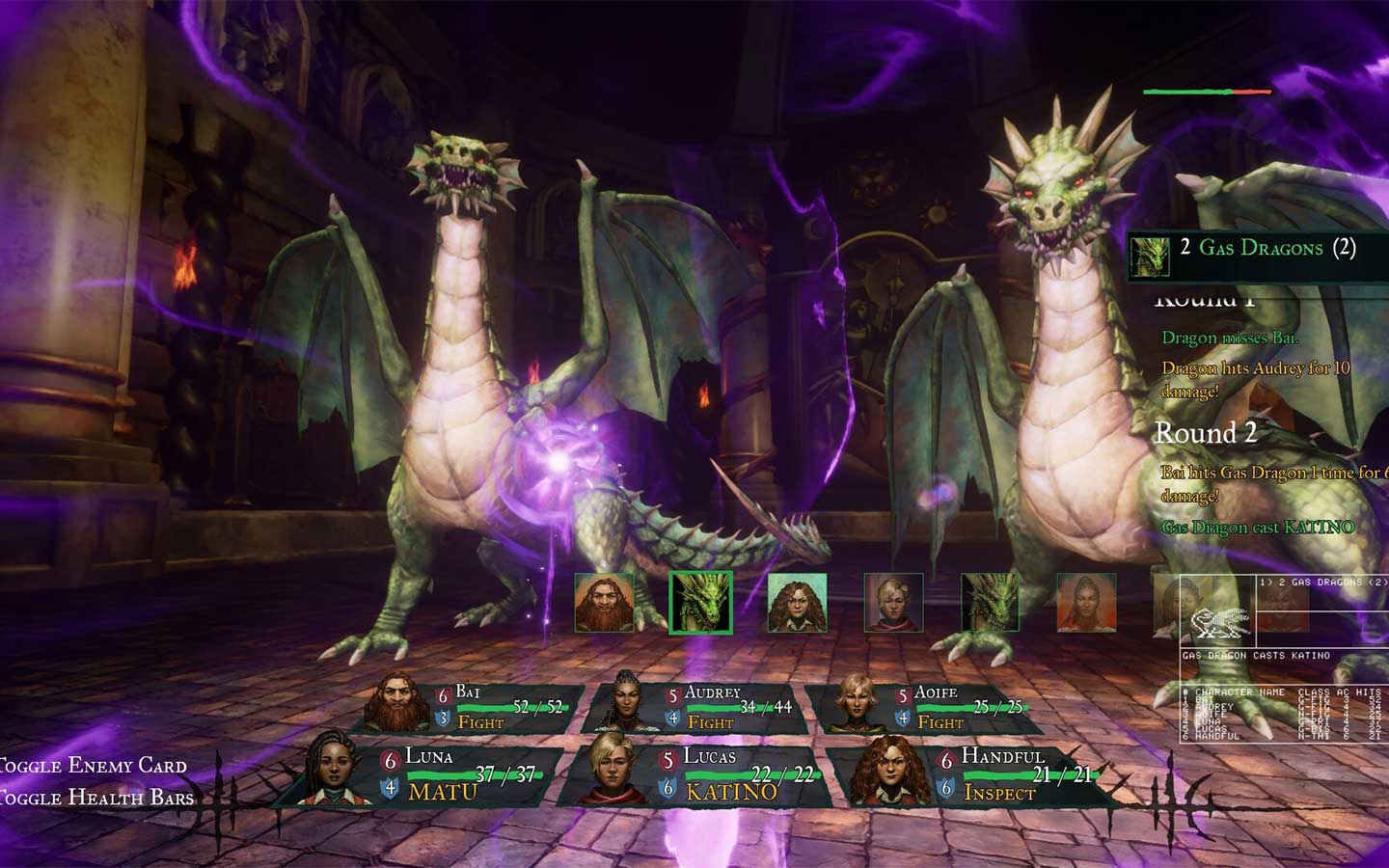Click the highlighted Gas Dragon turn-order portrait

pos(701,603)
